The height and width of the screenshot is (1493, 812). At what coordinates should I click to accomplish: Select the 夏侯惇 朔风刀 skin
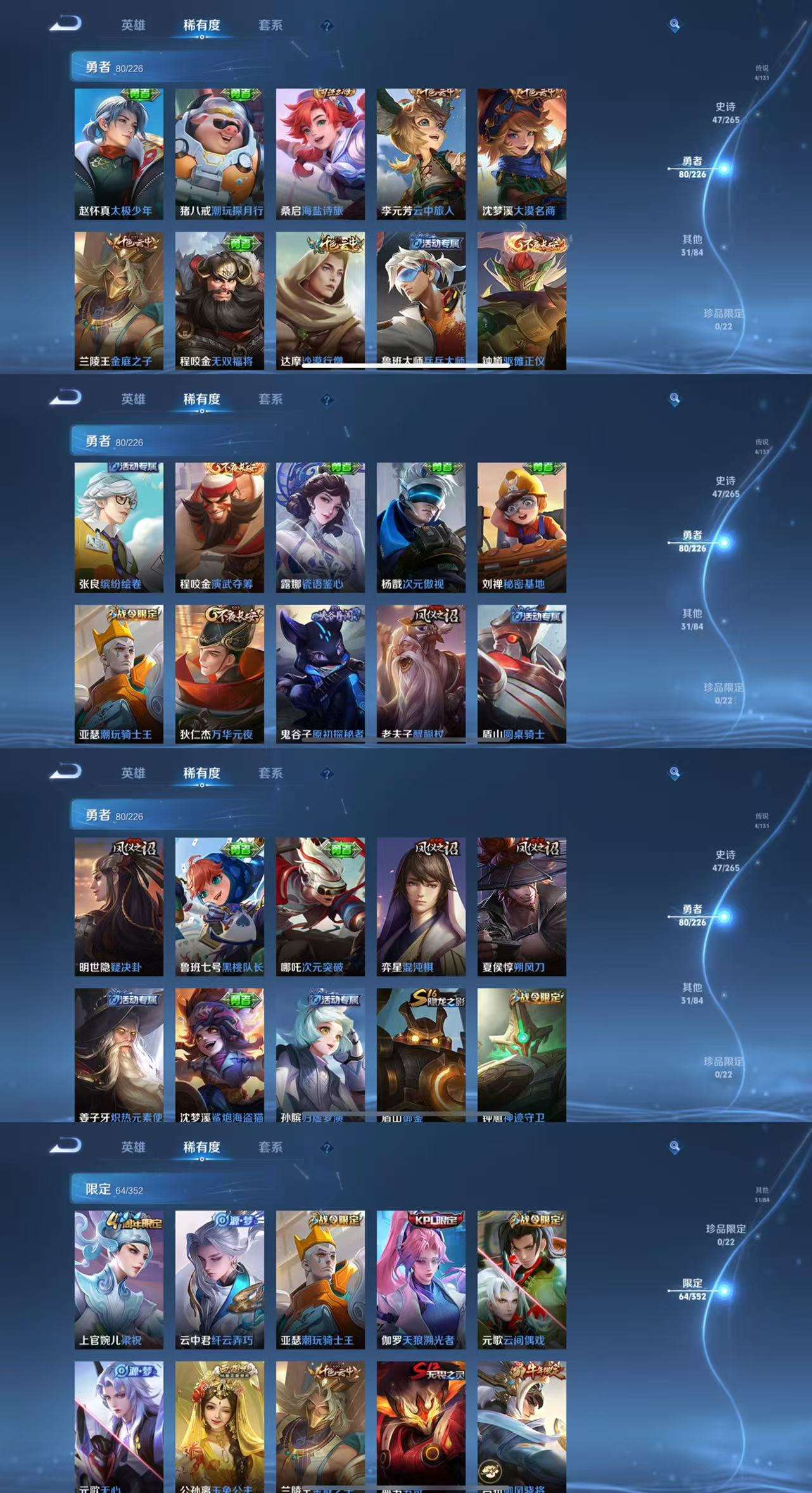(521, 906)
